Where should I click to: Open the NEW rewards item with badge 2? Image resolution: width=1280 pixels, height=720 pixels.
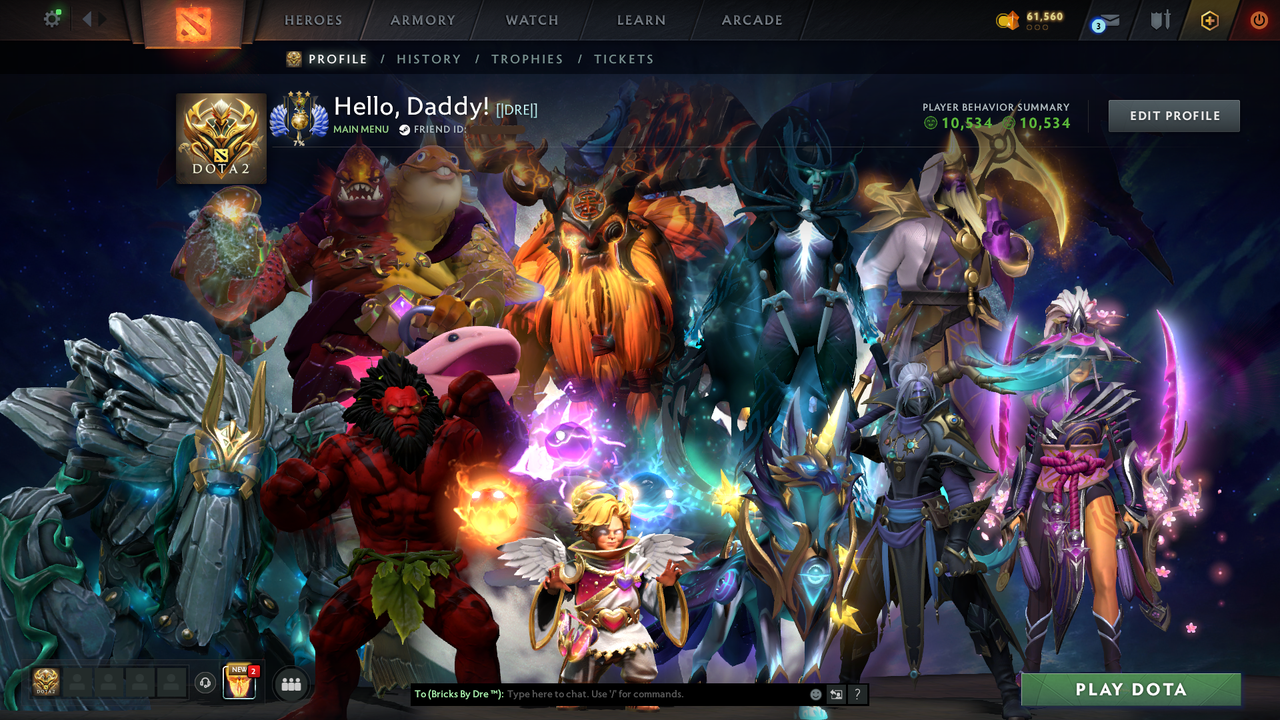pos(241,683)
